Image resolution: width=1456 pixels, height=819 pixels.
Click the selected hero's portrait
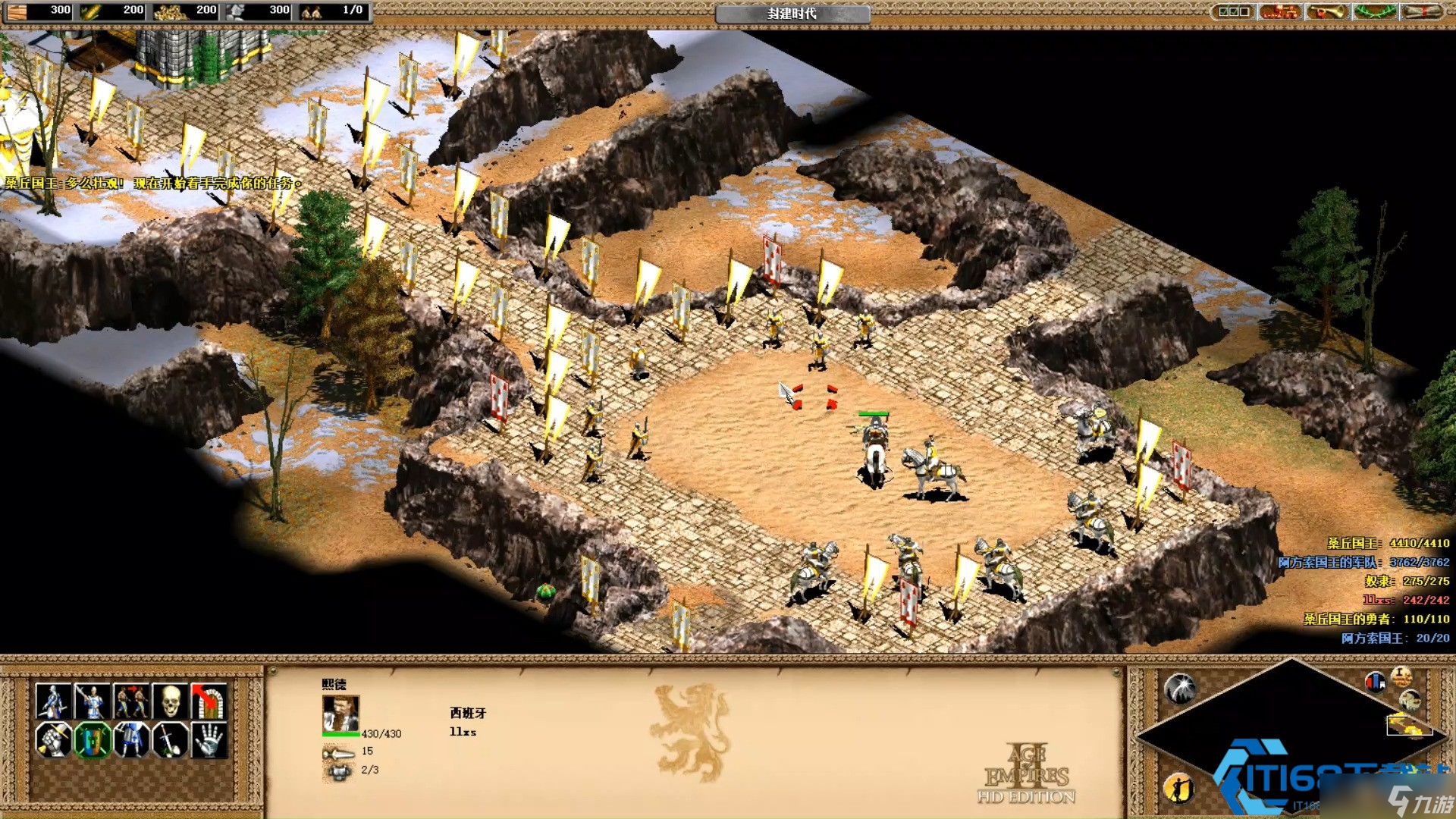point(340,714)
